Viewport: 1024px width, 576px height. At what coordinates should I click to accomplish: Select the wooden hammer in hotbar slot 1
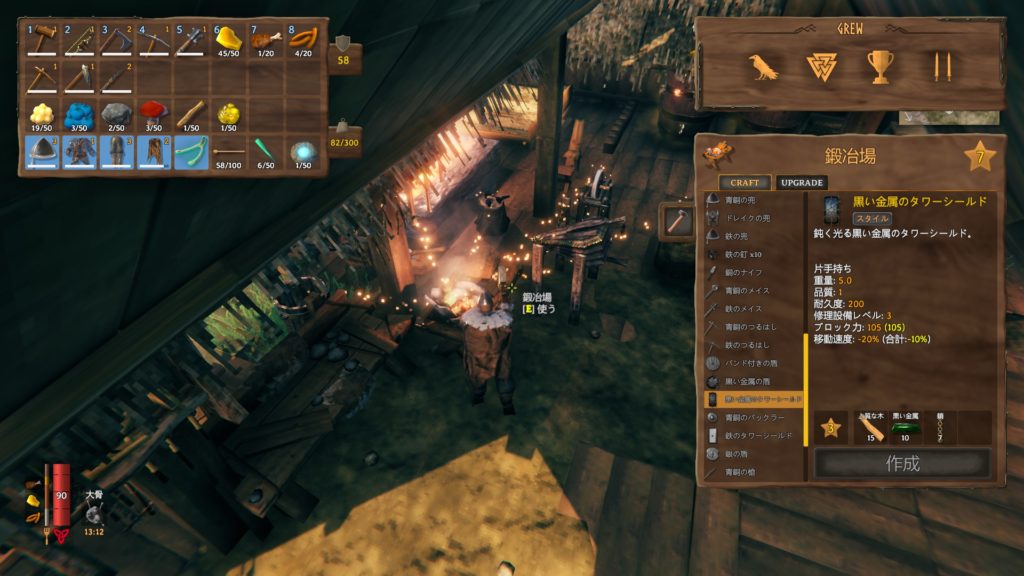(44, 41)
